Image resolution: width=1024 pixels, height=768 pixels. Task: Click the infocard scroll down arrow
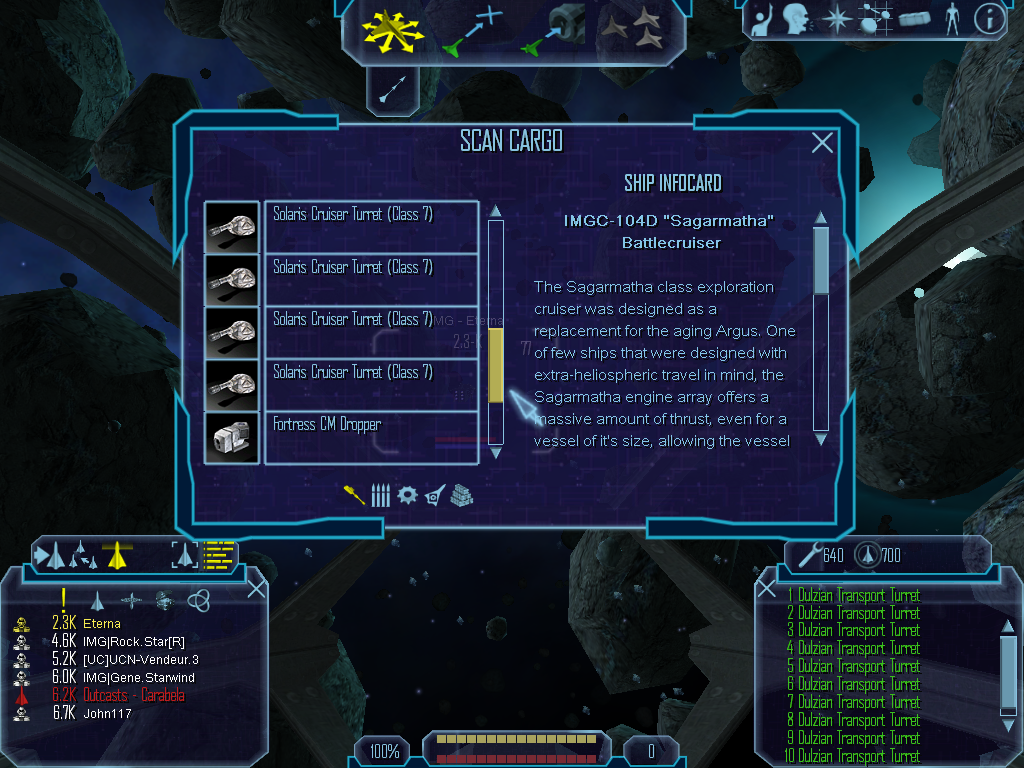click(821, 438)
